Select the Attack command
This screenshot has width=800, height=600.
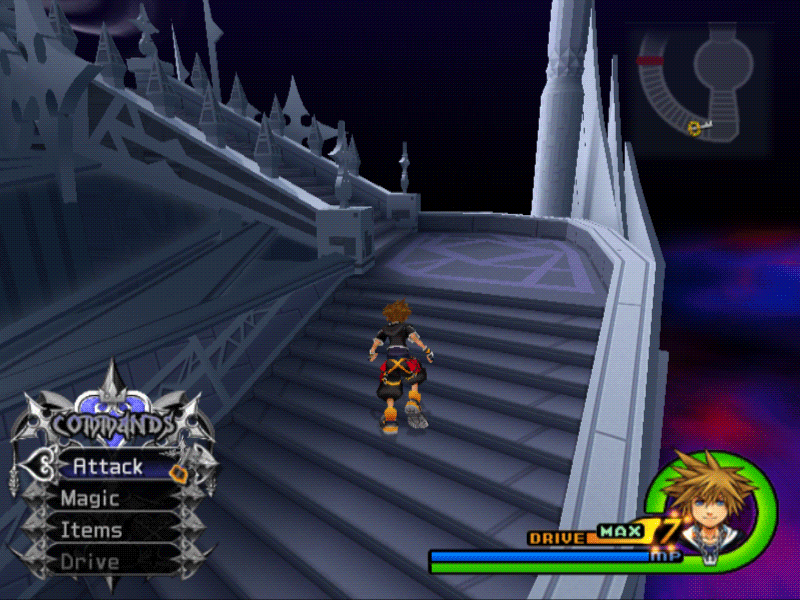click(x=108, y=467)
